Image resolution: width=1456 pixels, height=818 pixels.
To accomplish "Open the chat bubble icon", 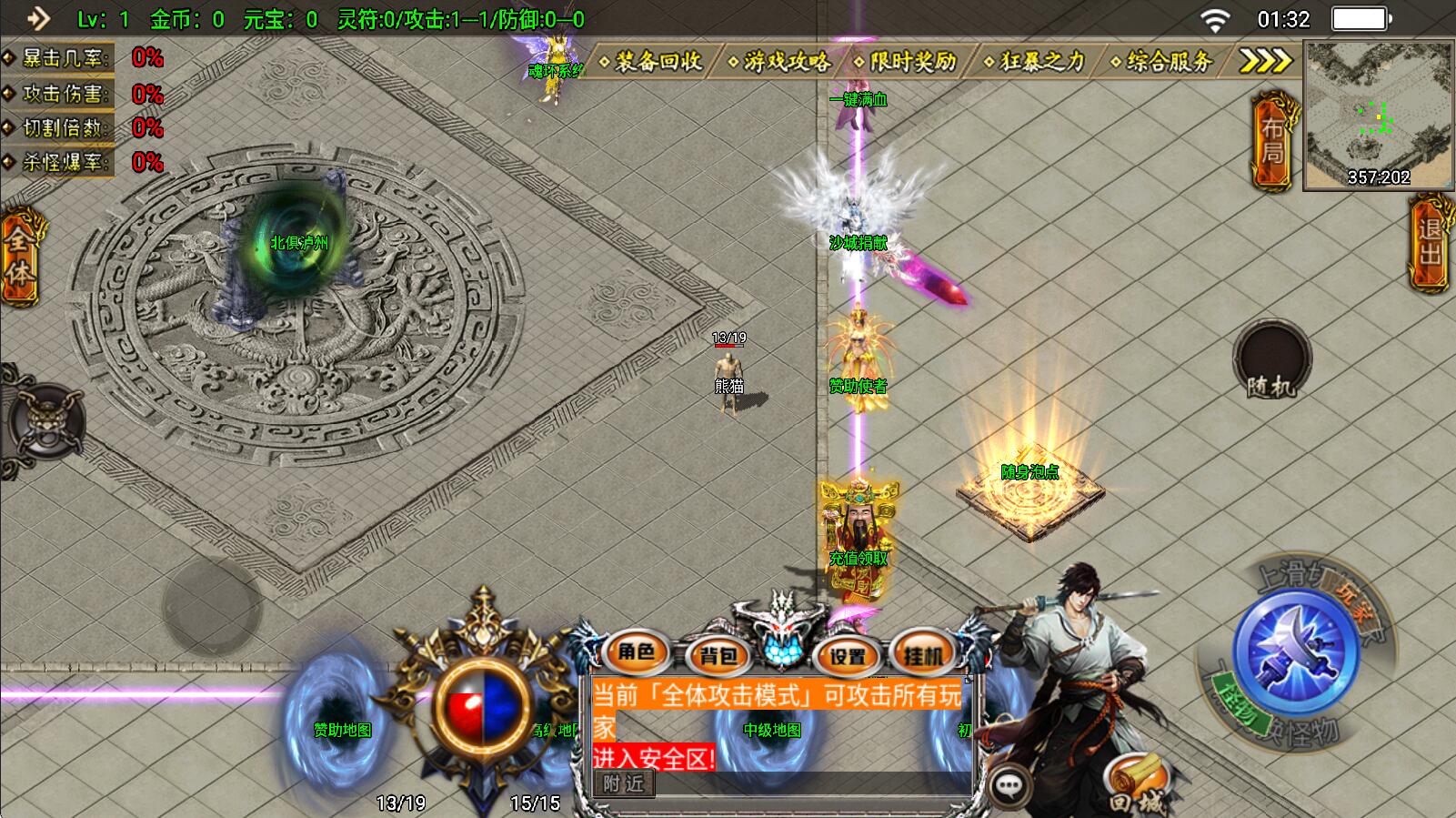I will (x=1009, y=785).
